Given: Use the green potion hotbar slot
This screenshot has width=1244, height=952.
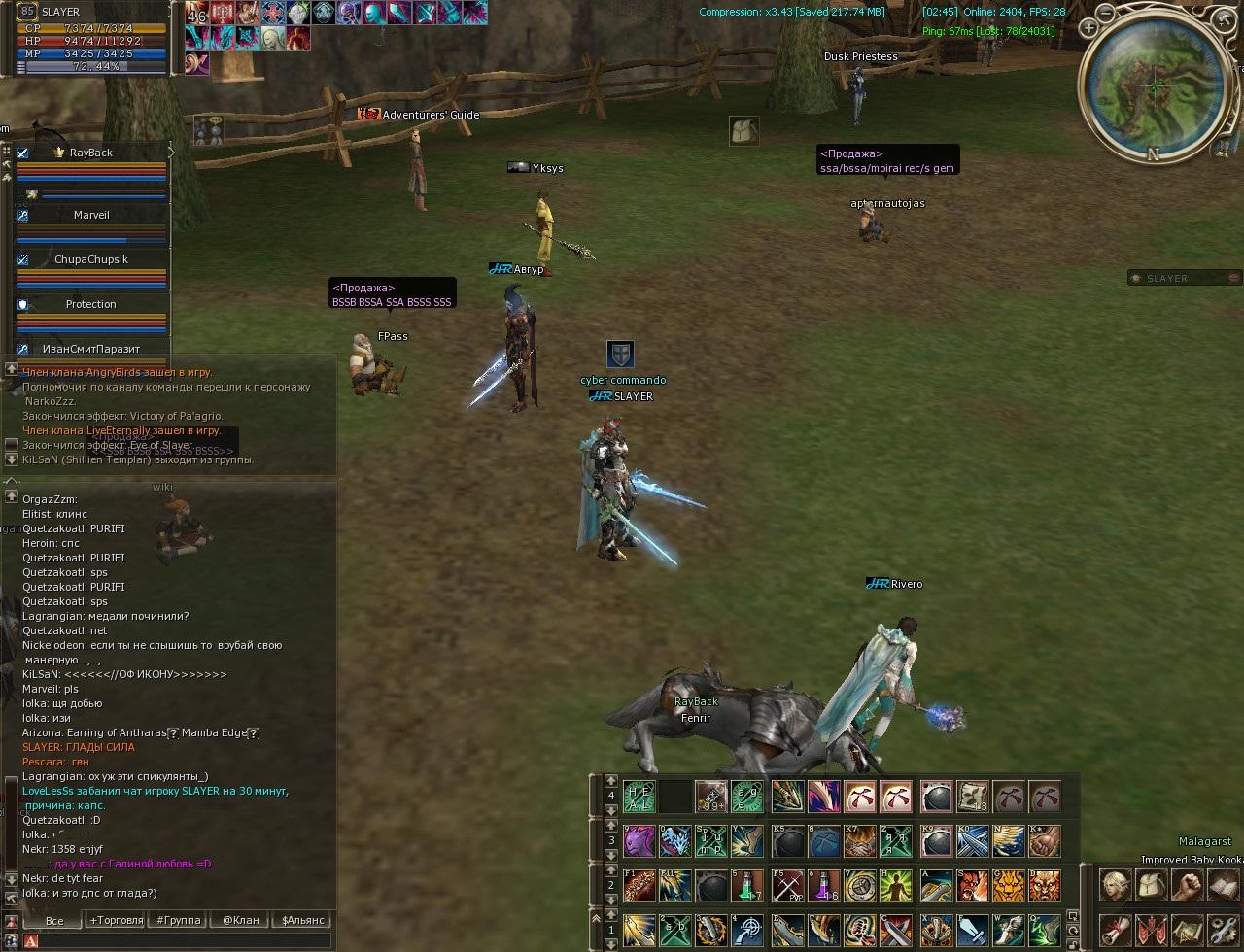Looking at the screenshot, I should [x=747, y=884].
